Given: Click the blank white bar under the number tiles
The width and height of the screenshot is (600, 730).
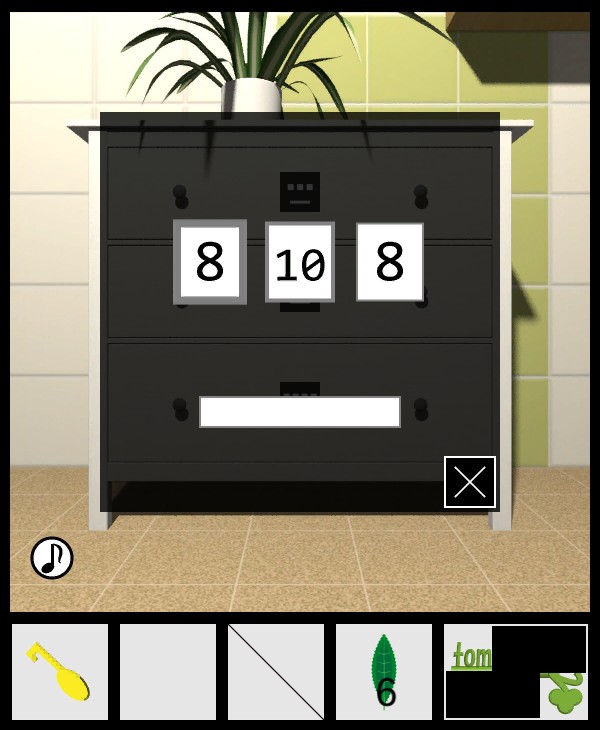Looking at the screenshot, I should coord(300,412).
